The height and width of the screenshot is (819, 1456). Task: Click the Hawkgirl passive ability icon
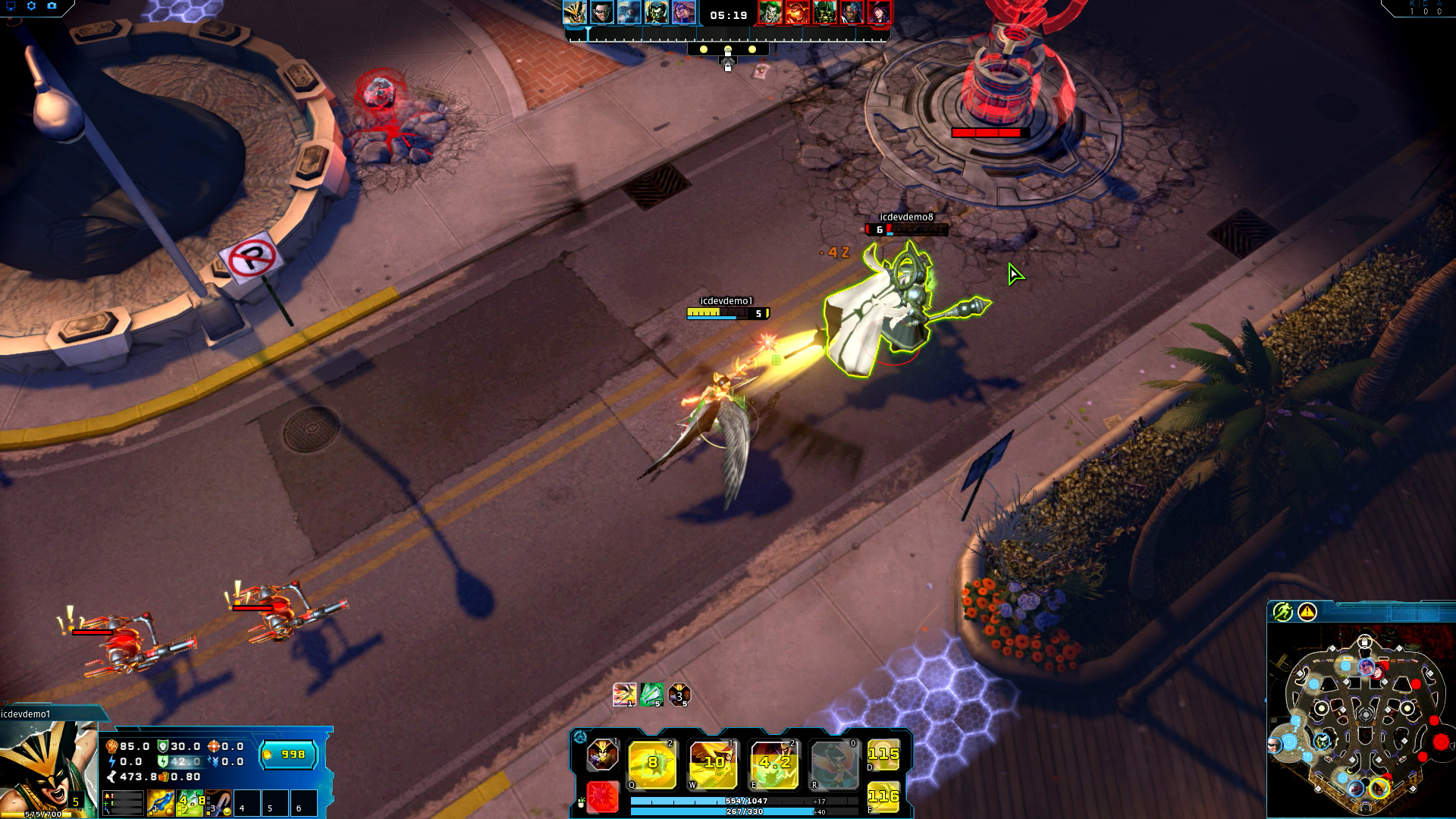click(x=602, y=755)
